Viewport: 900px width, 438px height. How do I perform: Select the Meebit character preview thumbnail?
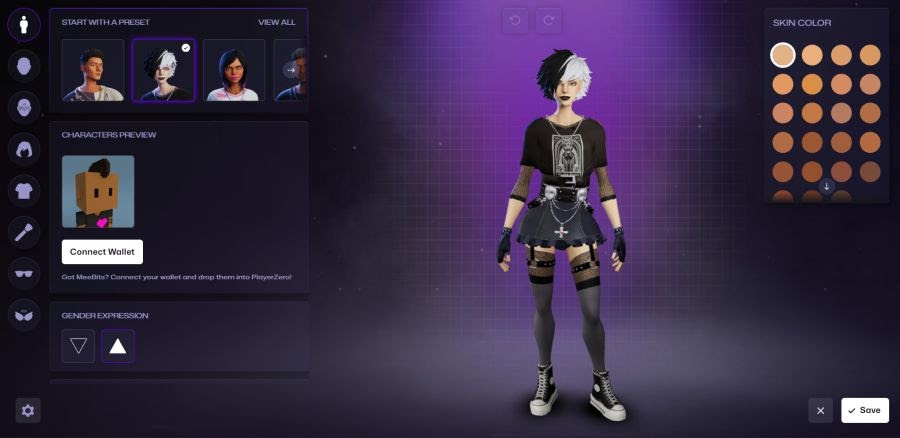(x=98, y=191)
